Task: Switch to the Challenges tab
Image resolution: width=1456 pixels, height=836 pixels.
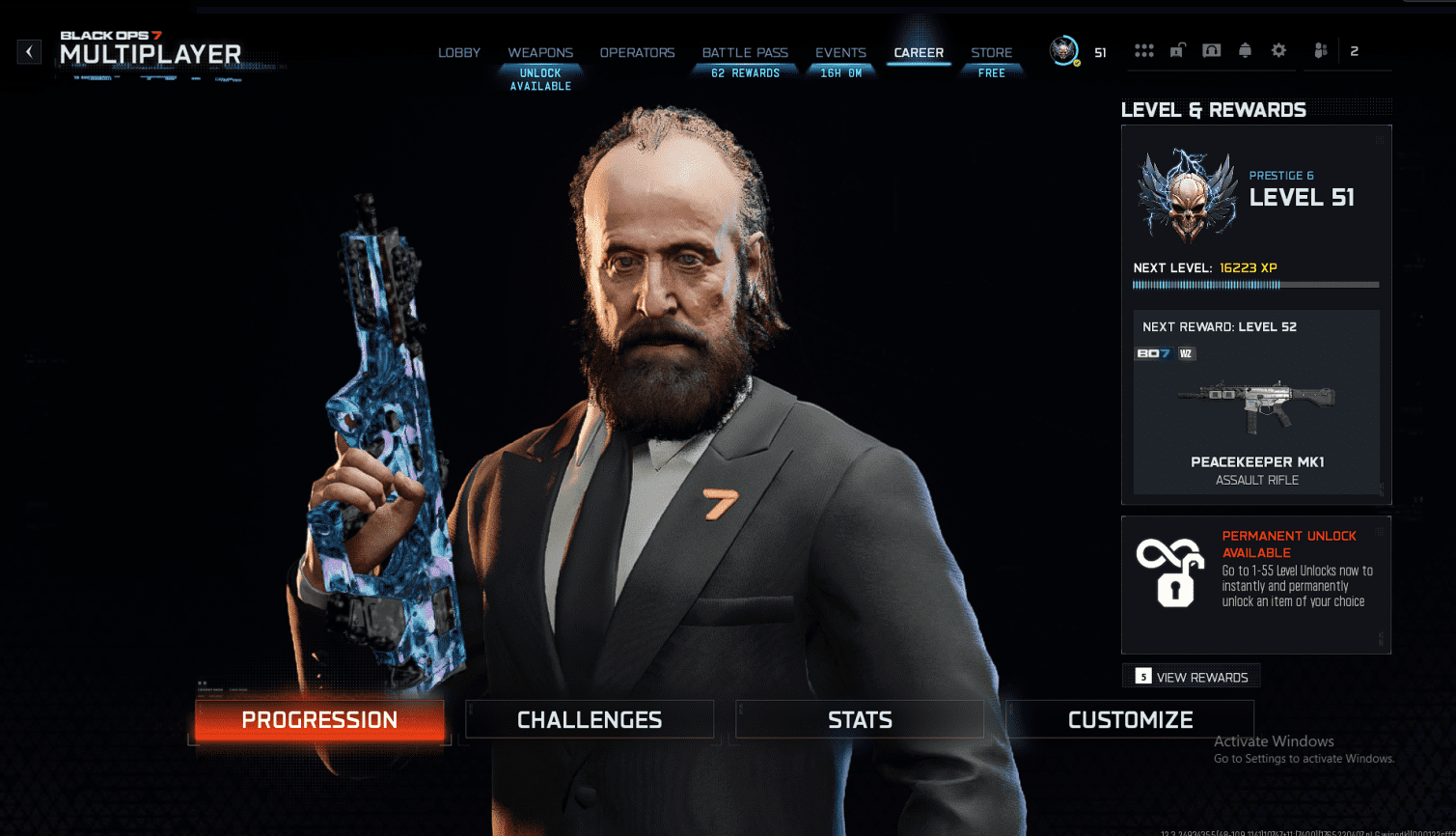Action: point(590,719)
